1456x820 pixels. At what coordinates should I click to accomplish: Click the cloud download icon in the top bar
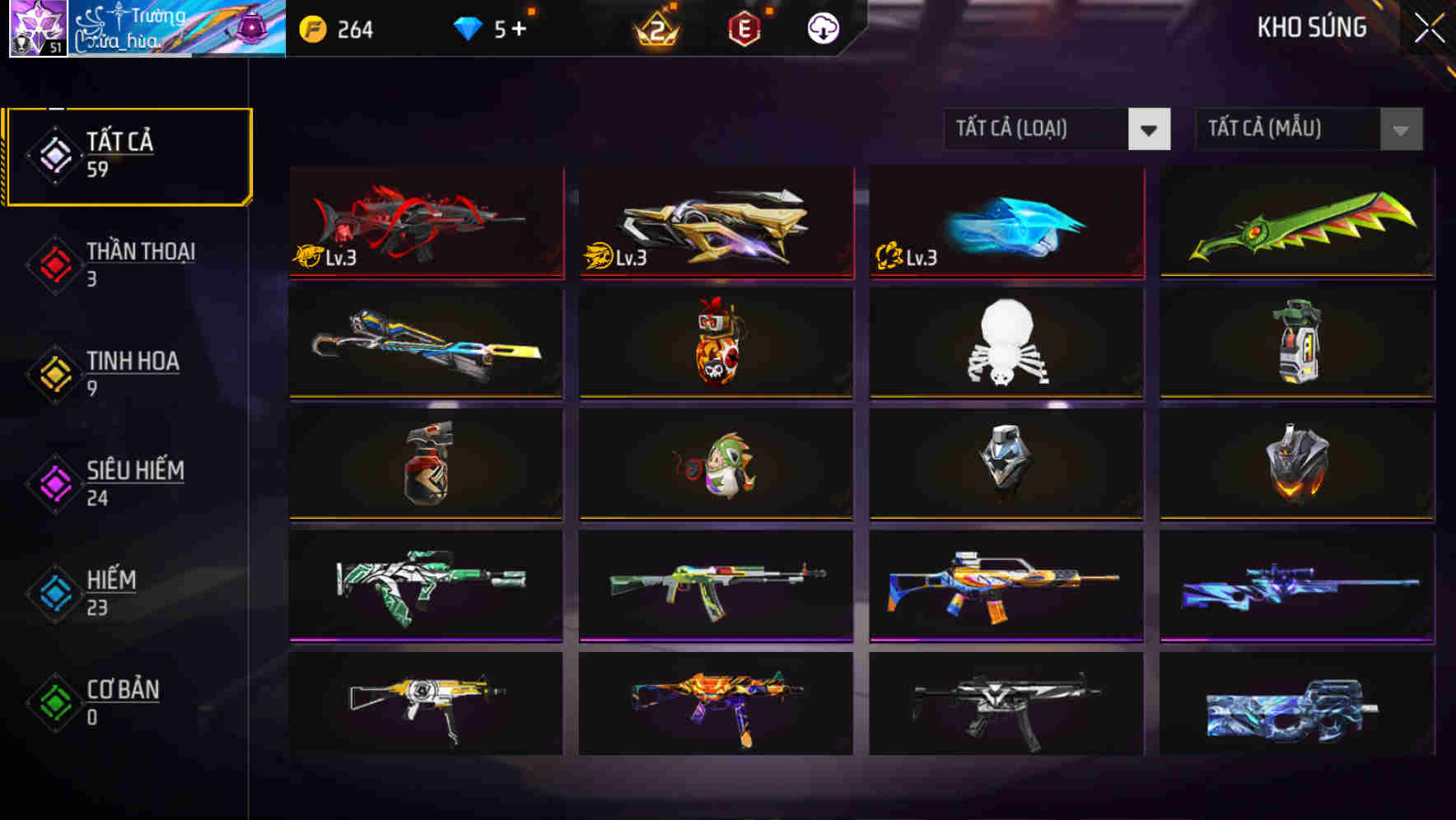[821, 30]
